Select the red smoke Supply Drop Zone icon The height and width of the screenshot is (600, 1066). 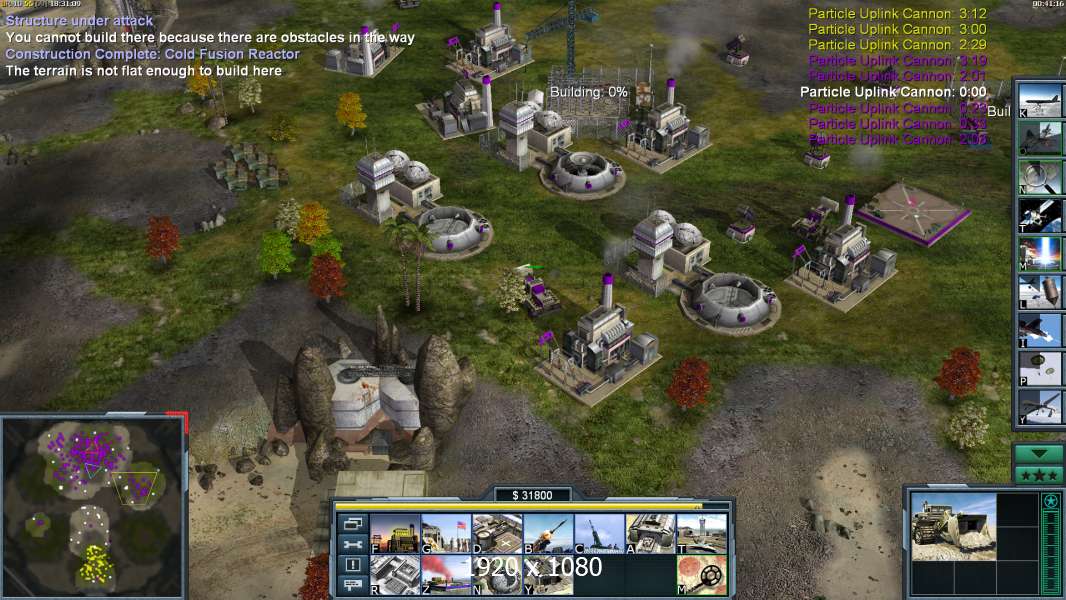point(446,574)
